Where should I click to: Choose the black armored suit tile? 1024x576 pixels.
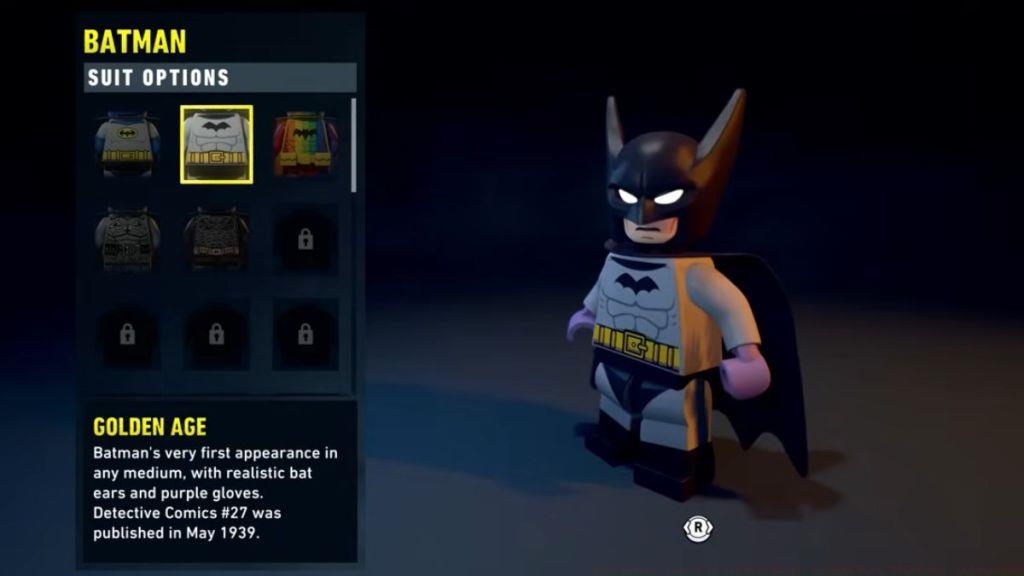coord(216,238)
